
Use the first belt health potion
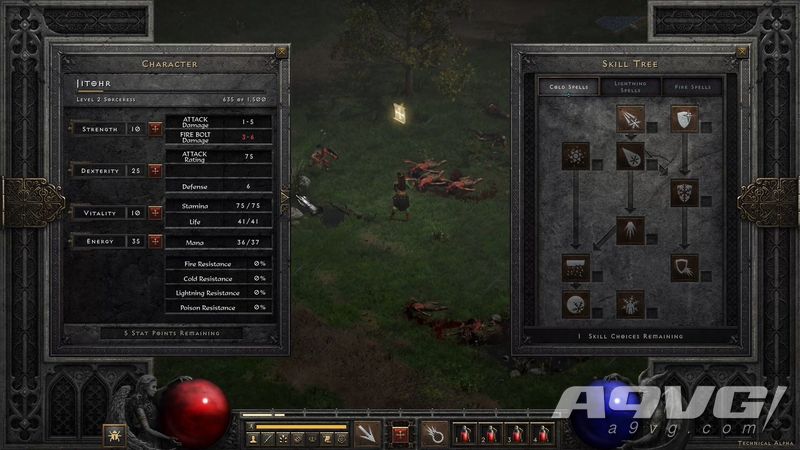[465, 433]
